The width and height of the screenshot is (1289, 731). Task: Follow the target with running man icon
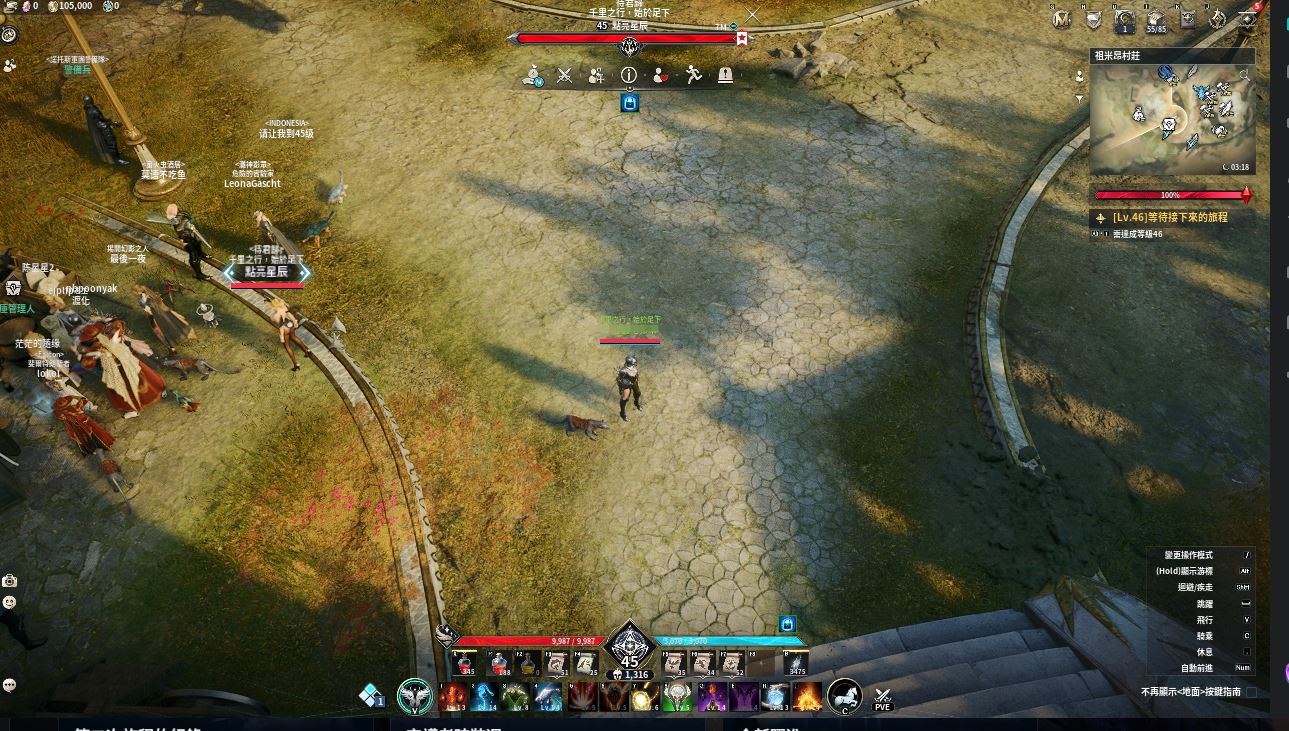point(693,75)
